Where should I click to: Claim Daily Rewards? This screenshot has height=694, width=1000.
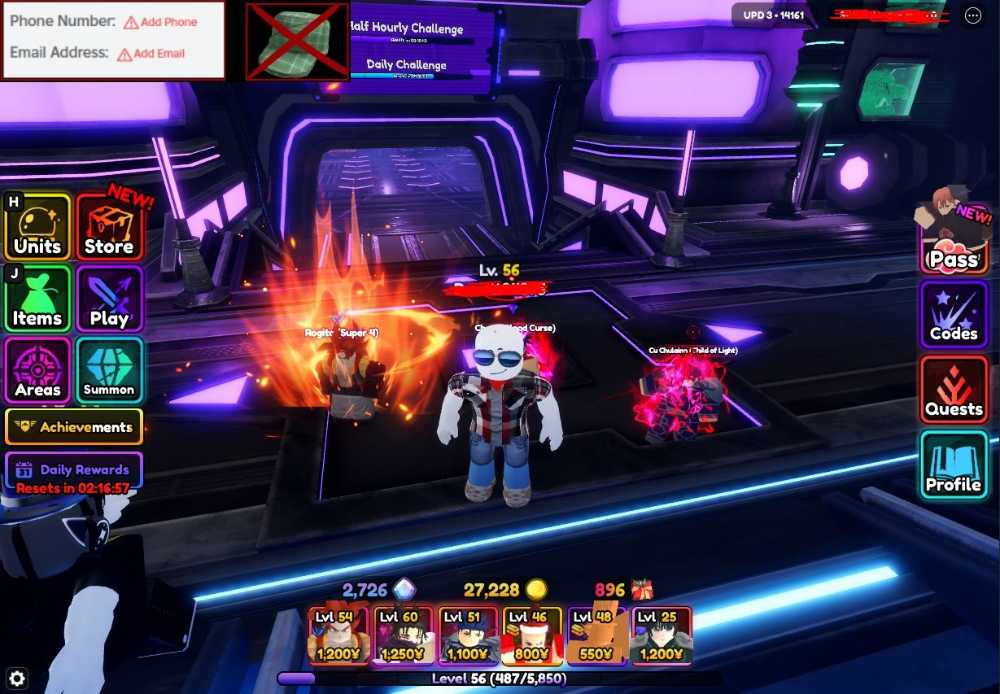click(74, 469)
